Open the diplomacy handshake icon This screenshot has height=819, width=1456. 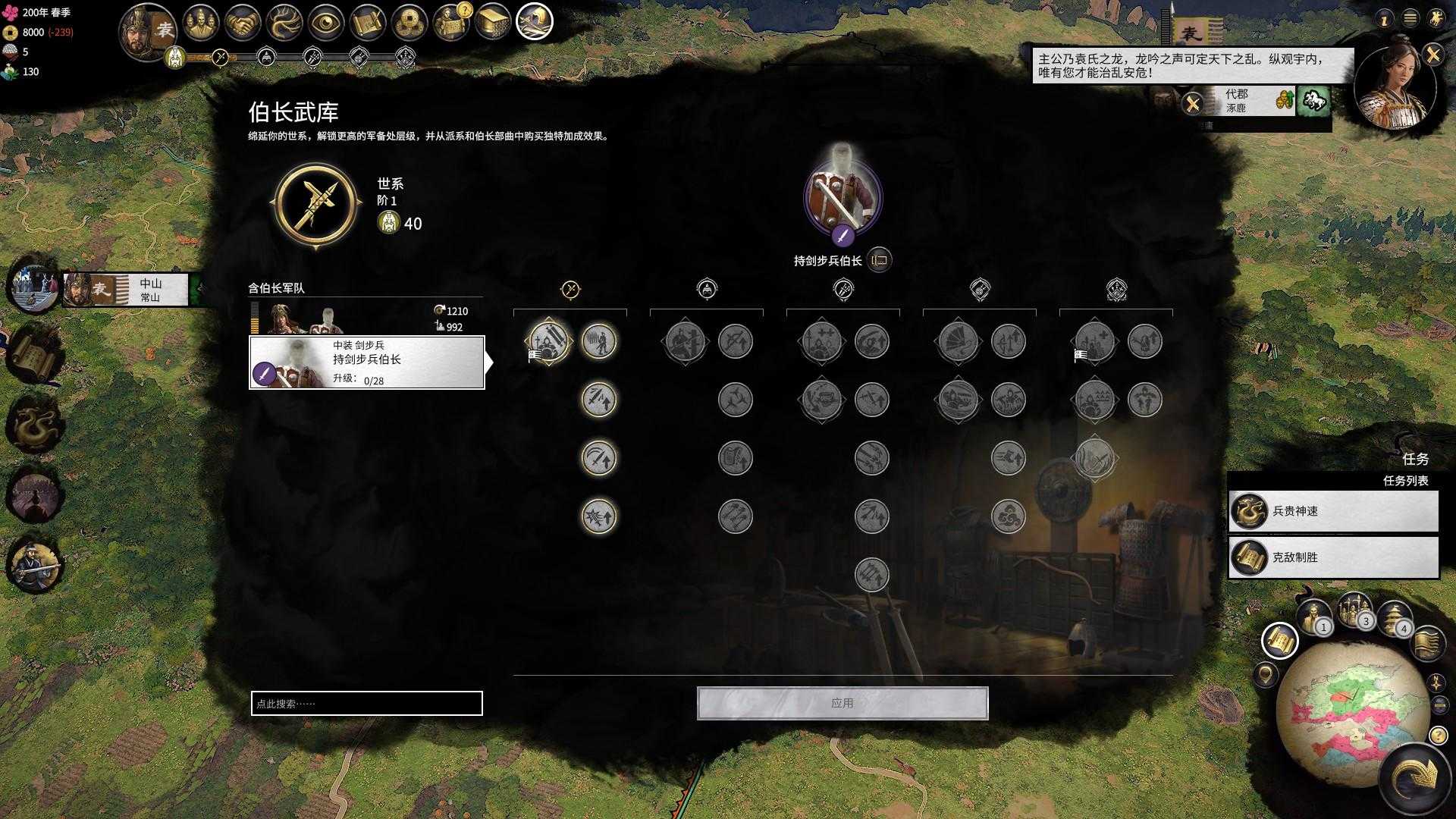click(243, 23)
